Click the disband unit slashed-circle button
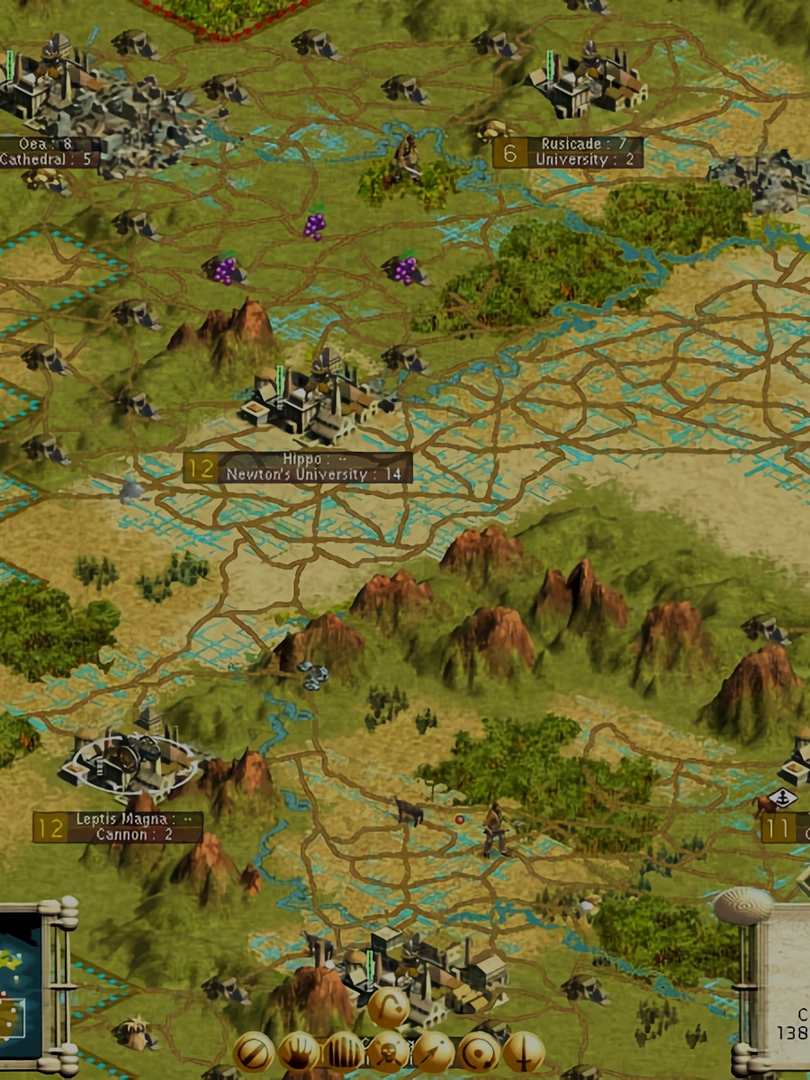 tap(254, 1052)
